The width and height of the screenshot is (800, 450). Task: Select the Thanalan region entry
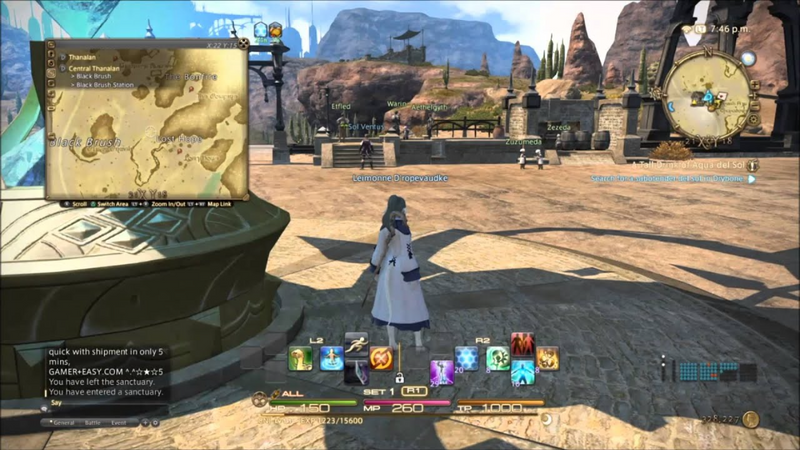coord(84,57)
